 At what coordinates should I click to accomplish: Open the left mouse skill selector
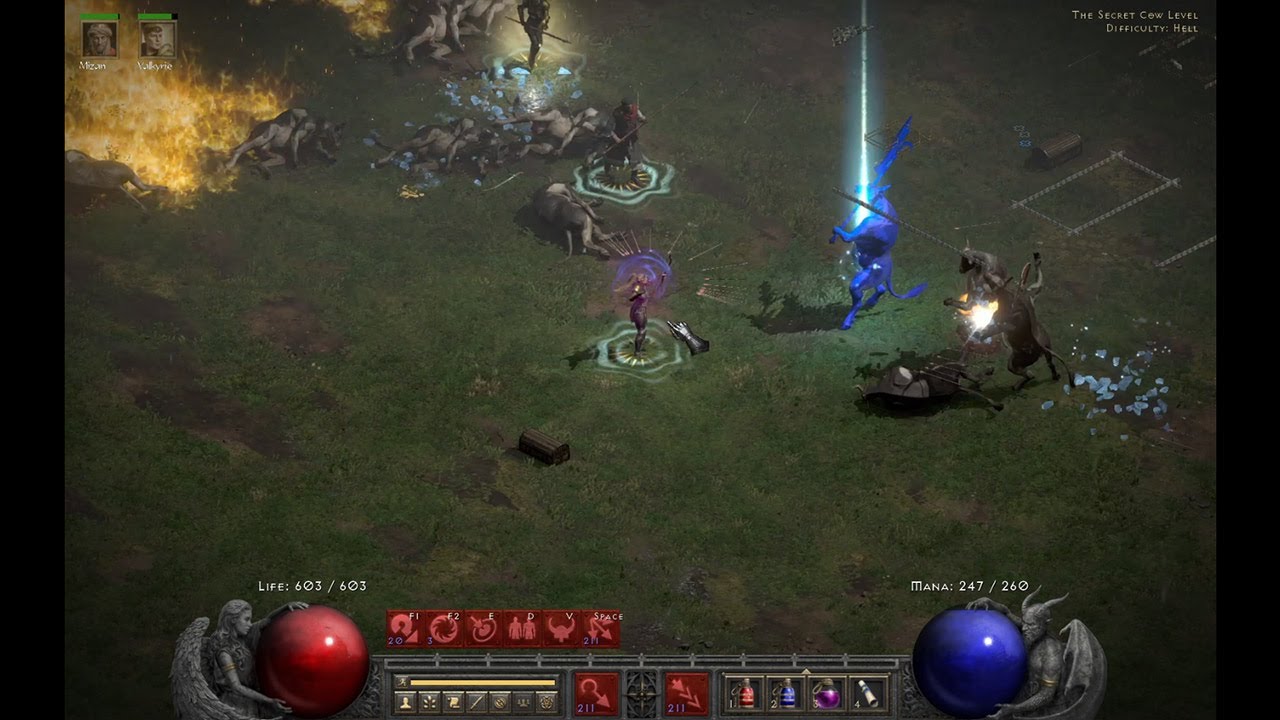[x=596, y=693]
